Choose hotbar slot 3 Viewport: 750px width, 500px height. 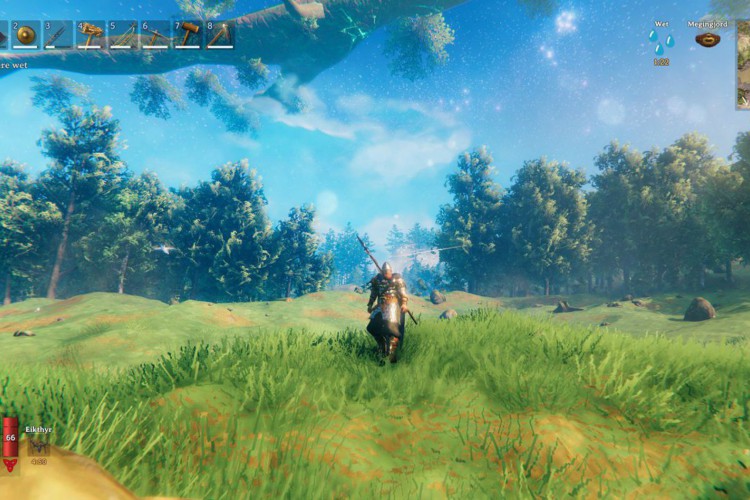58,35
